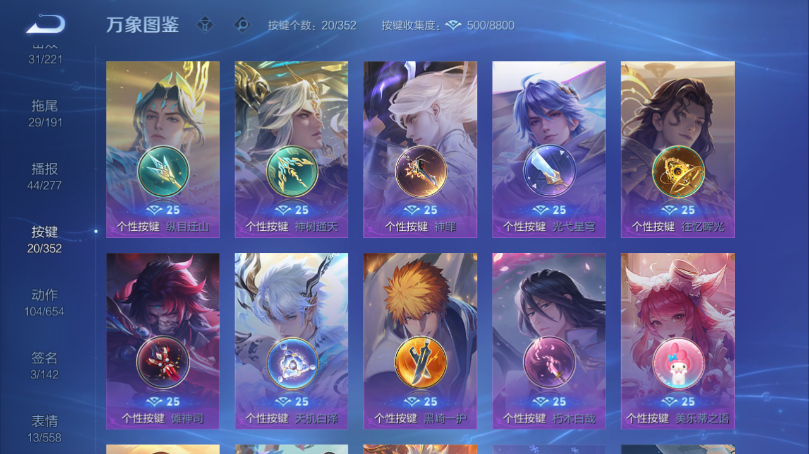The width and height of the screenshot is (809, 454).
Task: Switch to the 拖尾 category tab
Action: click(45, 112)
